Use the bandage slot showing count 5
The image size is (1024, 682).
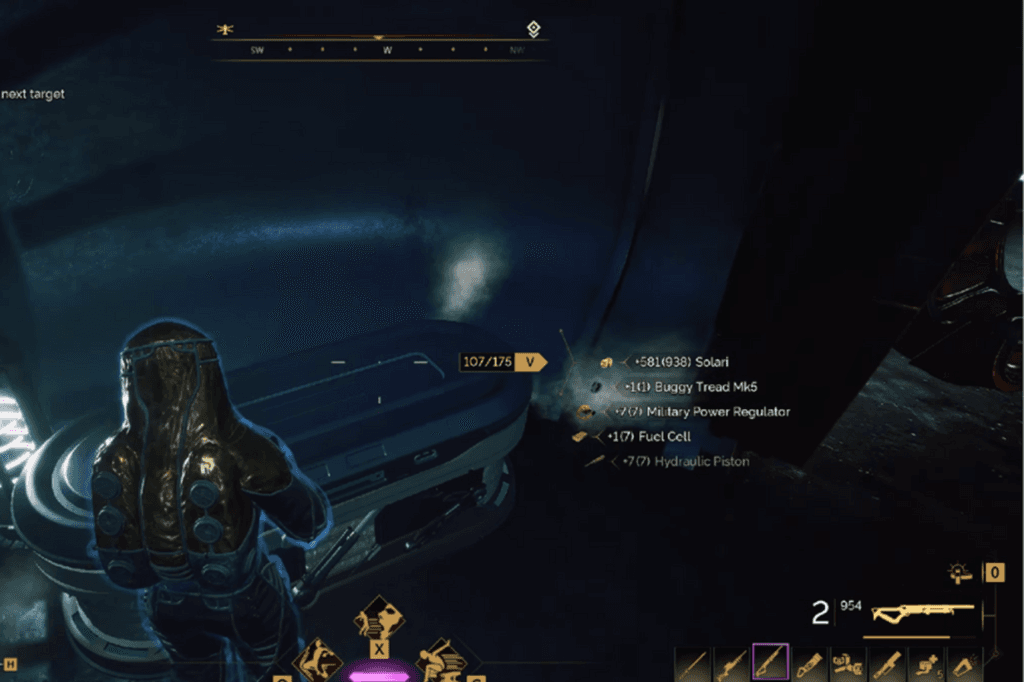(x=927, y=662)
